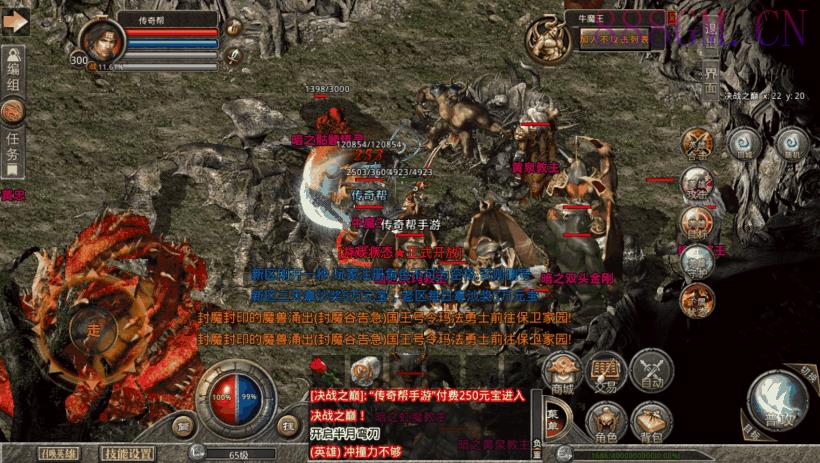820x463 pixels.
Task: Open the 商城 shop
Action: (563, 372)
